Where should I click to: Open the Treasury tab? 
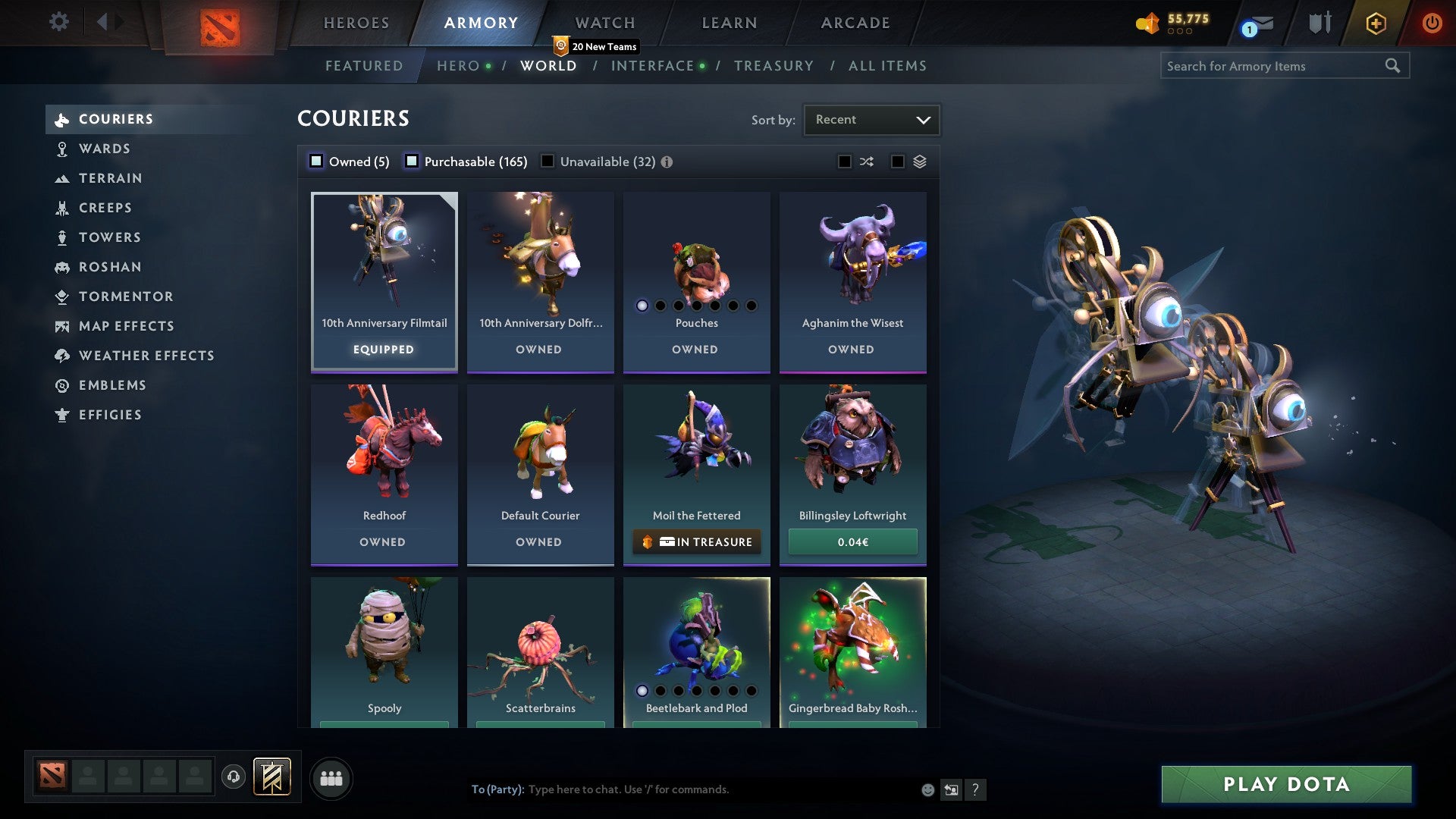click(773, 66)
